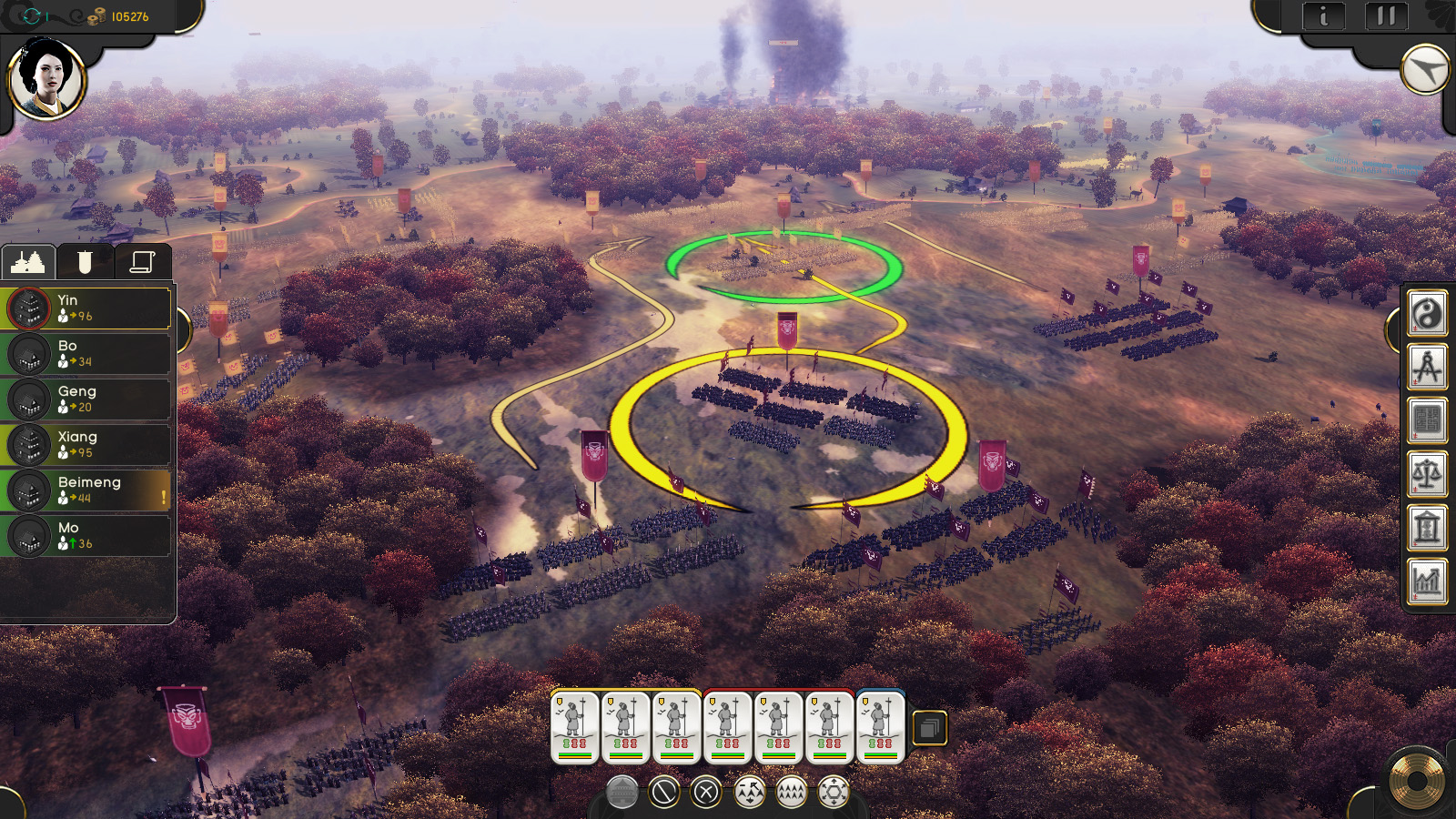Toggle the group units stack button
This screenshot has width=1456, height=819.
click(930, 728)
